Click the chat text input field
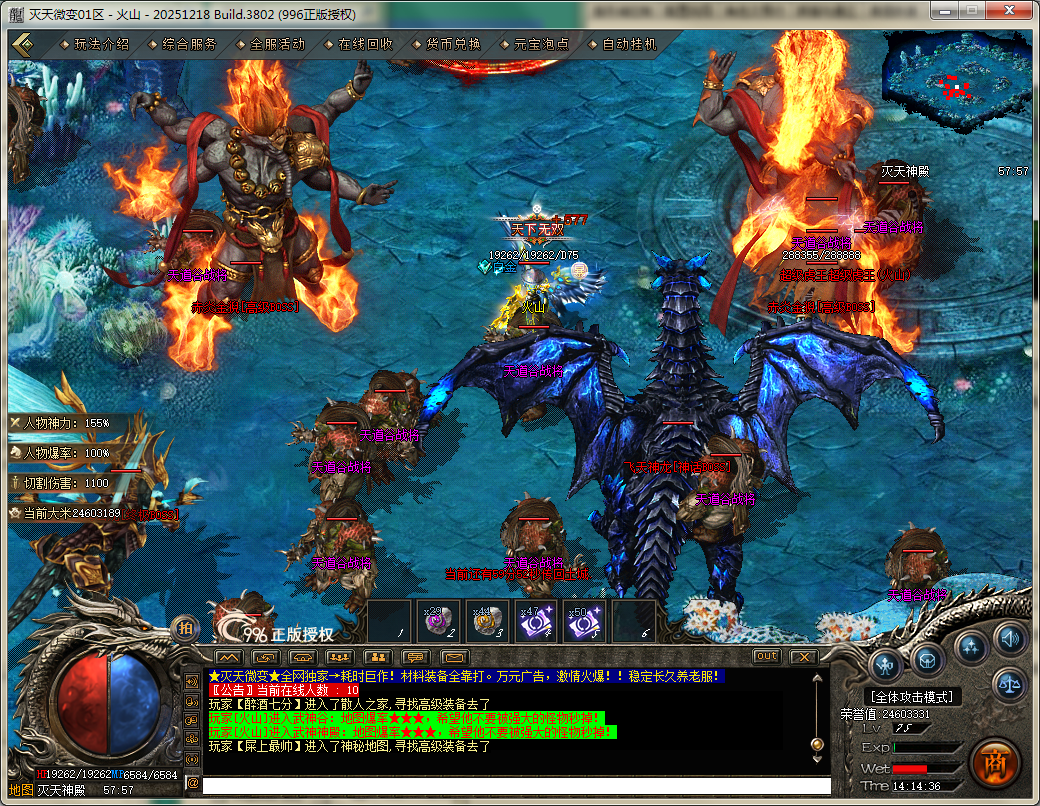 coord(515,786)
